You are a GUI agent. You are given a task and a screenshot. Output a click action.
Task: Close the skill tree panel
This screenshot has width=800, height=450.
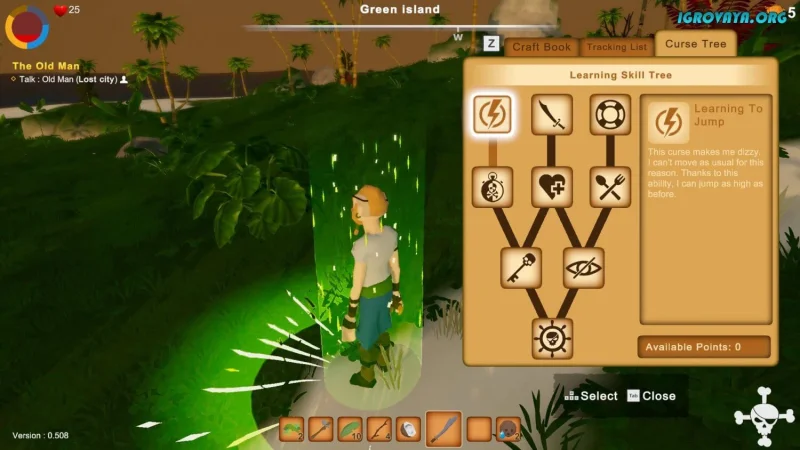coord(651,396)
